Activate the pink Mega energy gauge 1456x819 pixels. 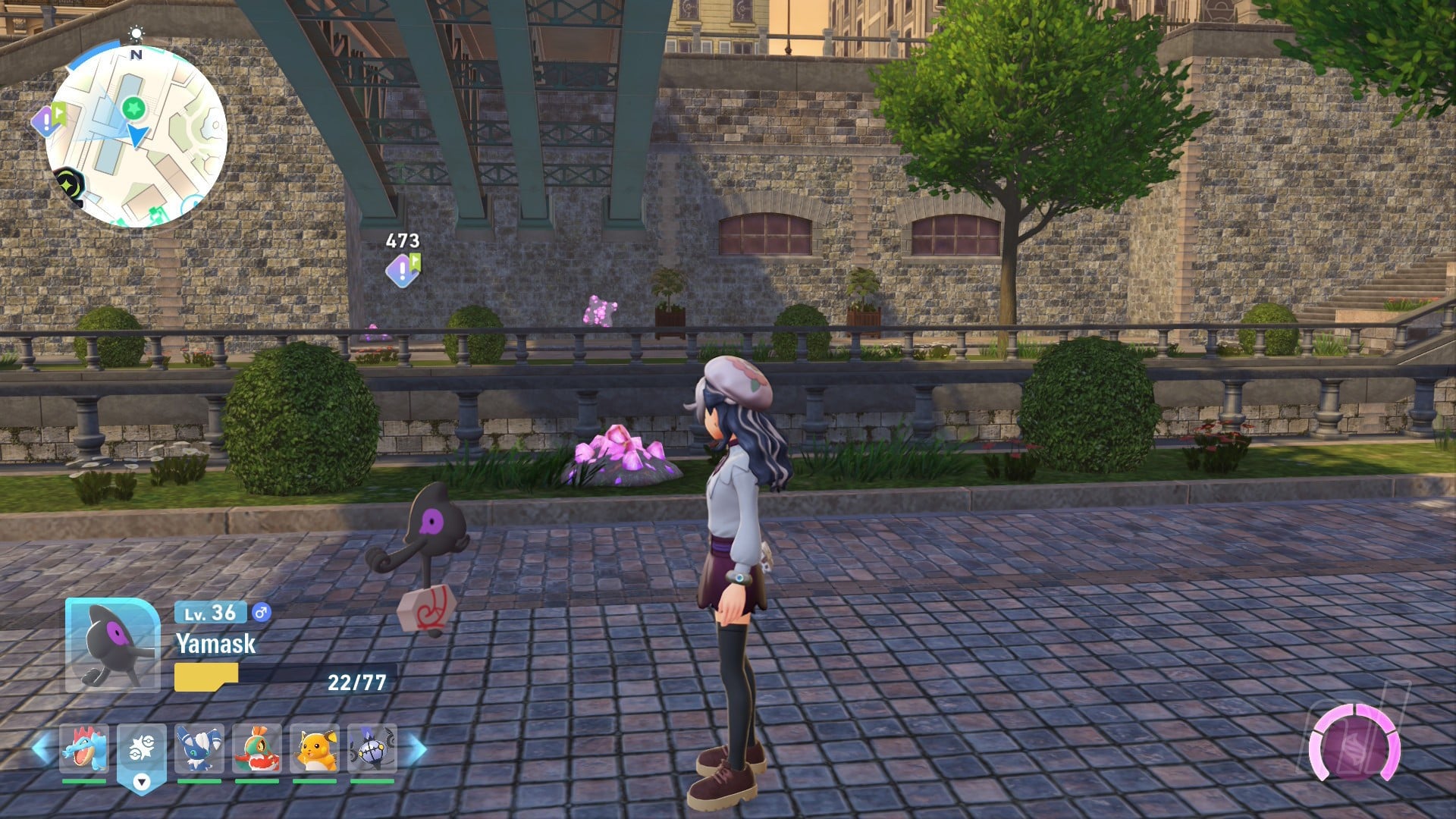pos(1354,745)
